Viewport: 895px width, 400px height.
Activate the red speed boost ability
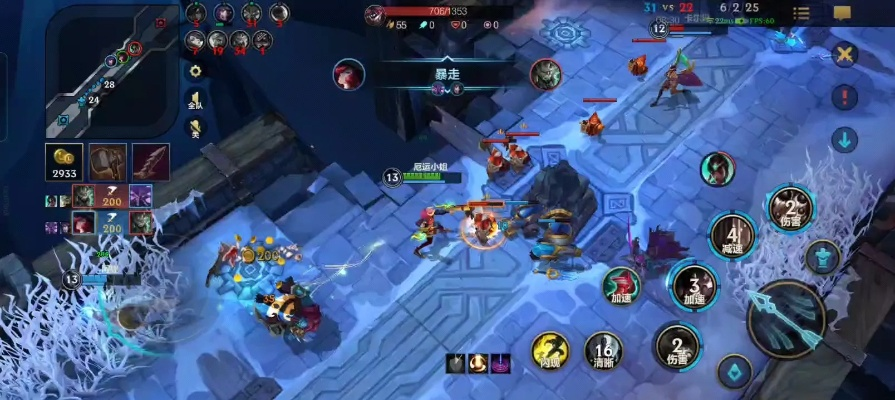(x=621, y=286)
